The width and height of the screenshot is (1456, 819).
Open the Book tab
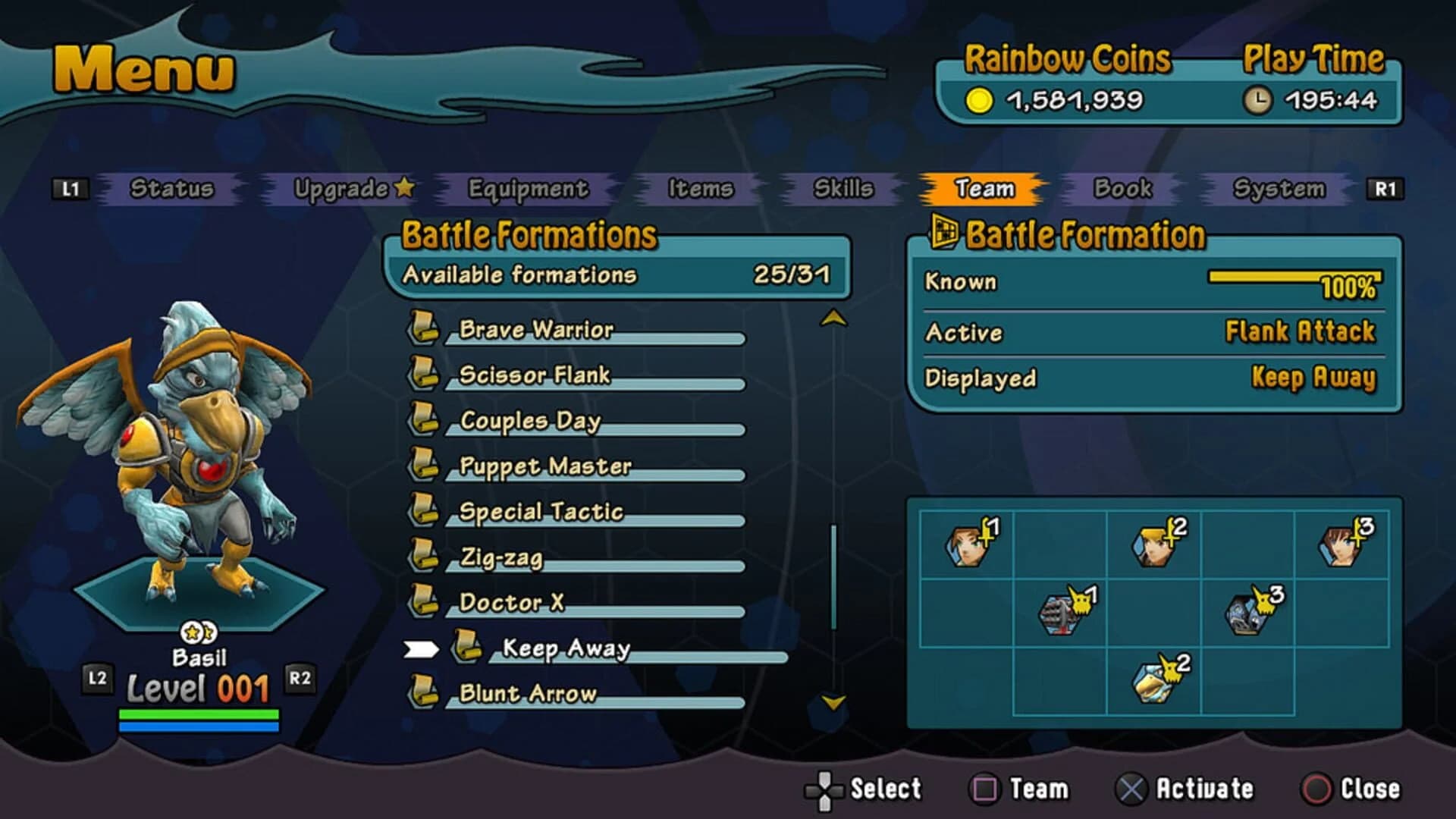pyautogui.click(x=1121, y=190)
